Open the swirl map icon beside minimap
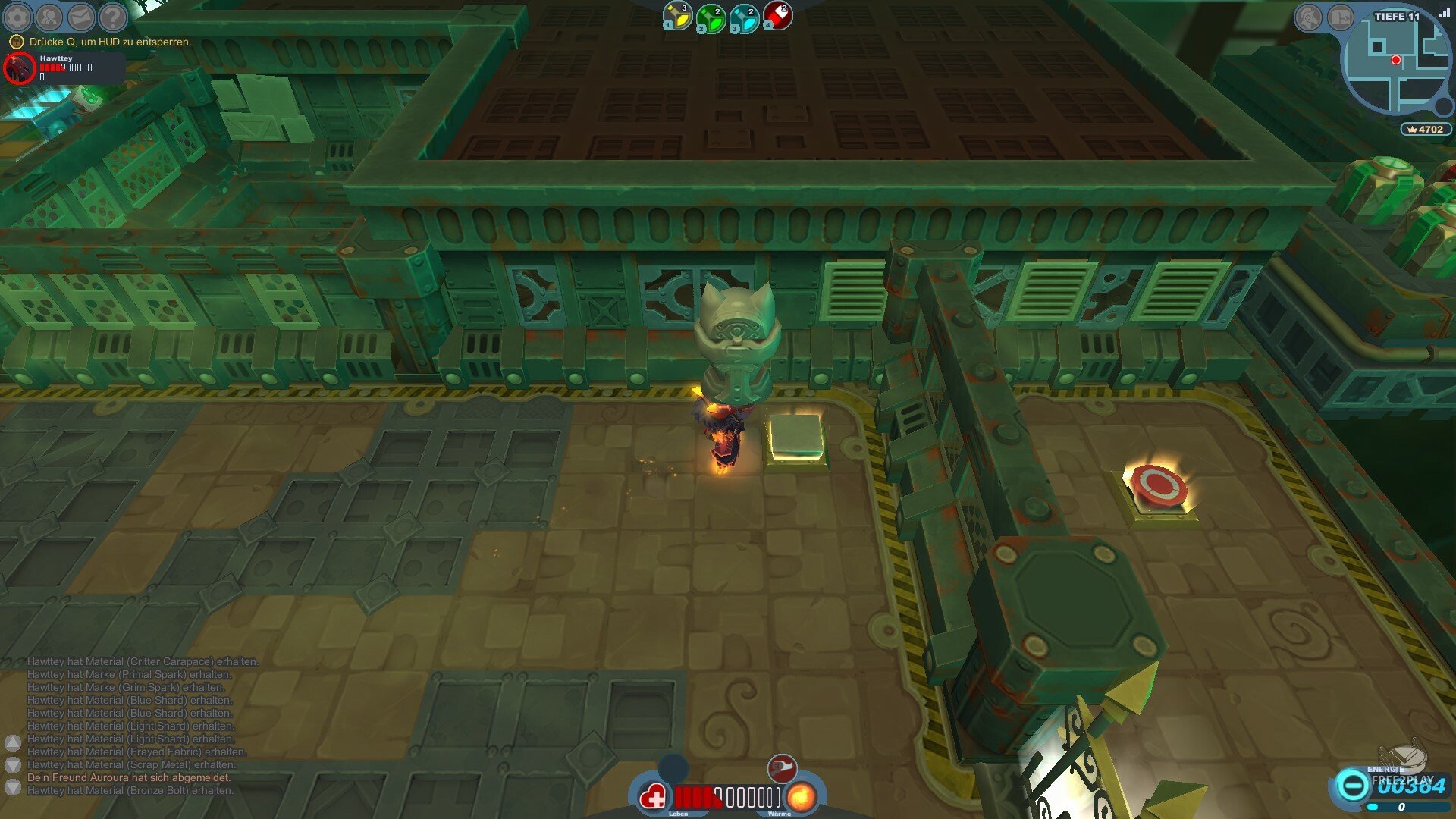The image size is (1456, 819). pos(1308,17)
